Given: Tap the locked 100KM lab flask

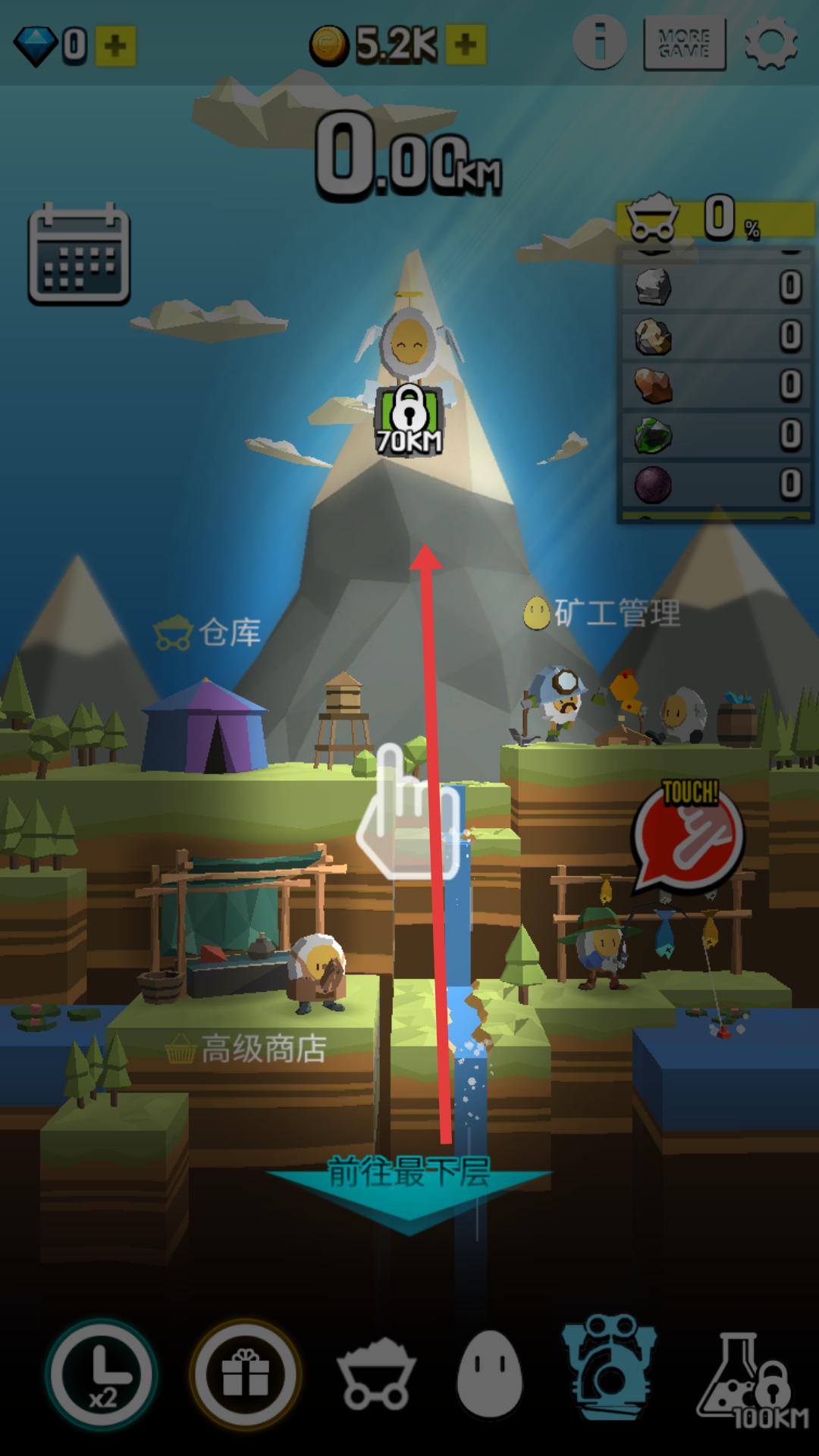Looking at the screenshot, I should (751, 1374).
